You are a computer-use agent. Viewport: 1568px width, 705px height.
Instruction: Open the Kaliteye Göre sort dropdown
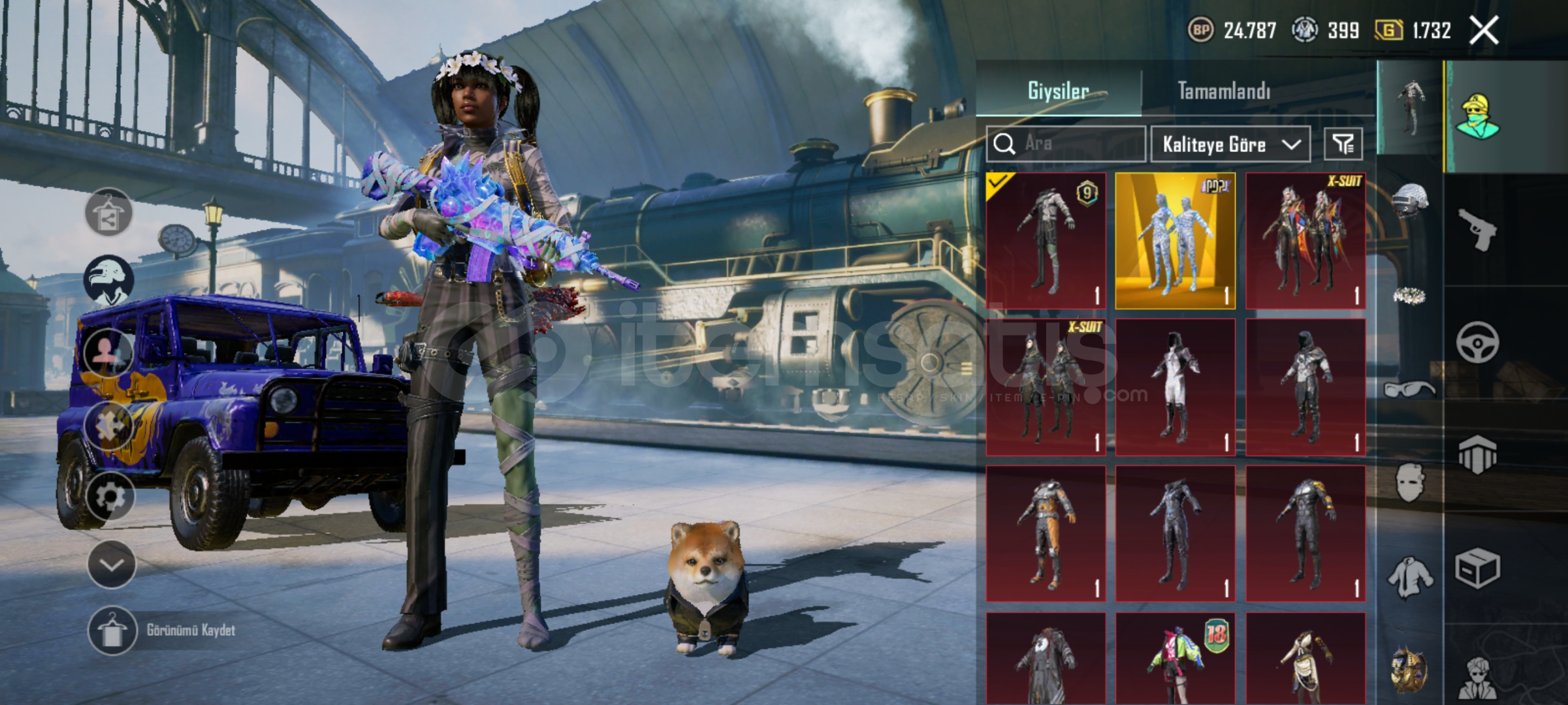click(x=1230, y=144)
